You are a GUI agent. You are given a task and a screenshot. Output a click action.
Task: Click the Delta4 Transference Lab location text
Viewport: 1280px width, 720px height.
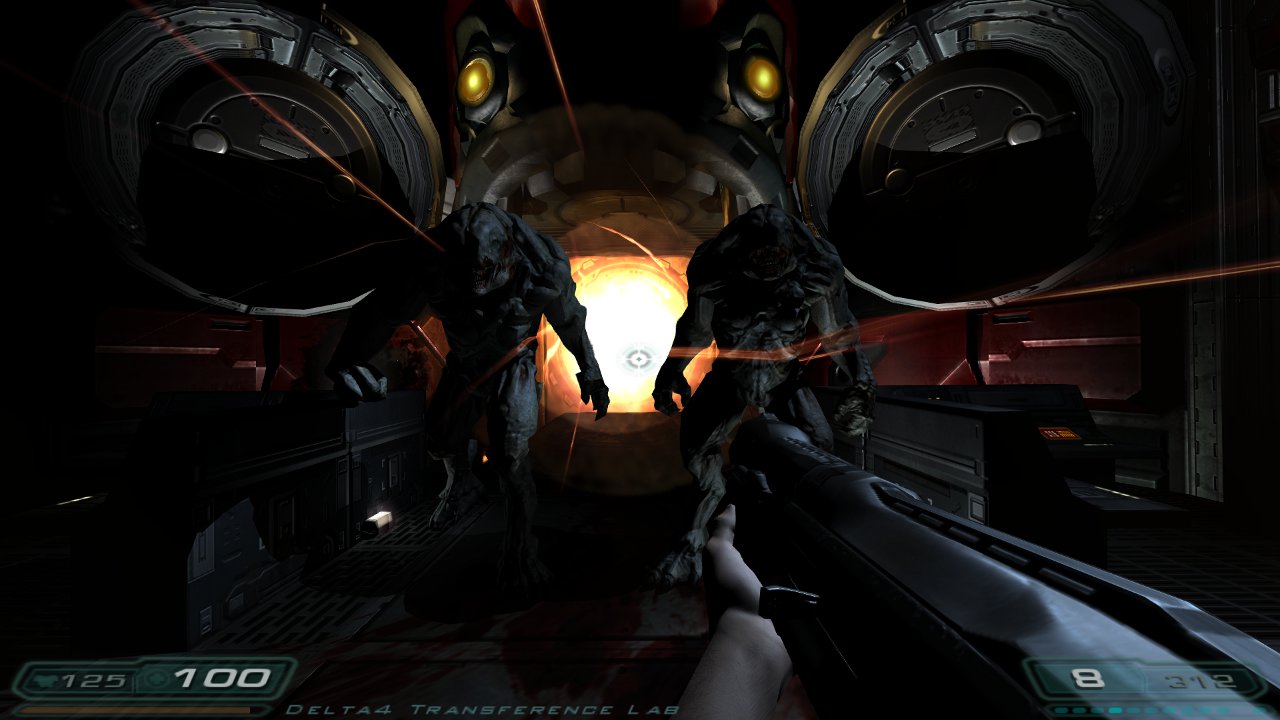click(x=487, y=712)
